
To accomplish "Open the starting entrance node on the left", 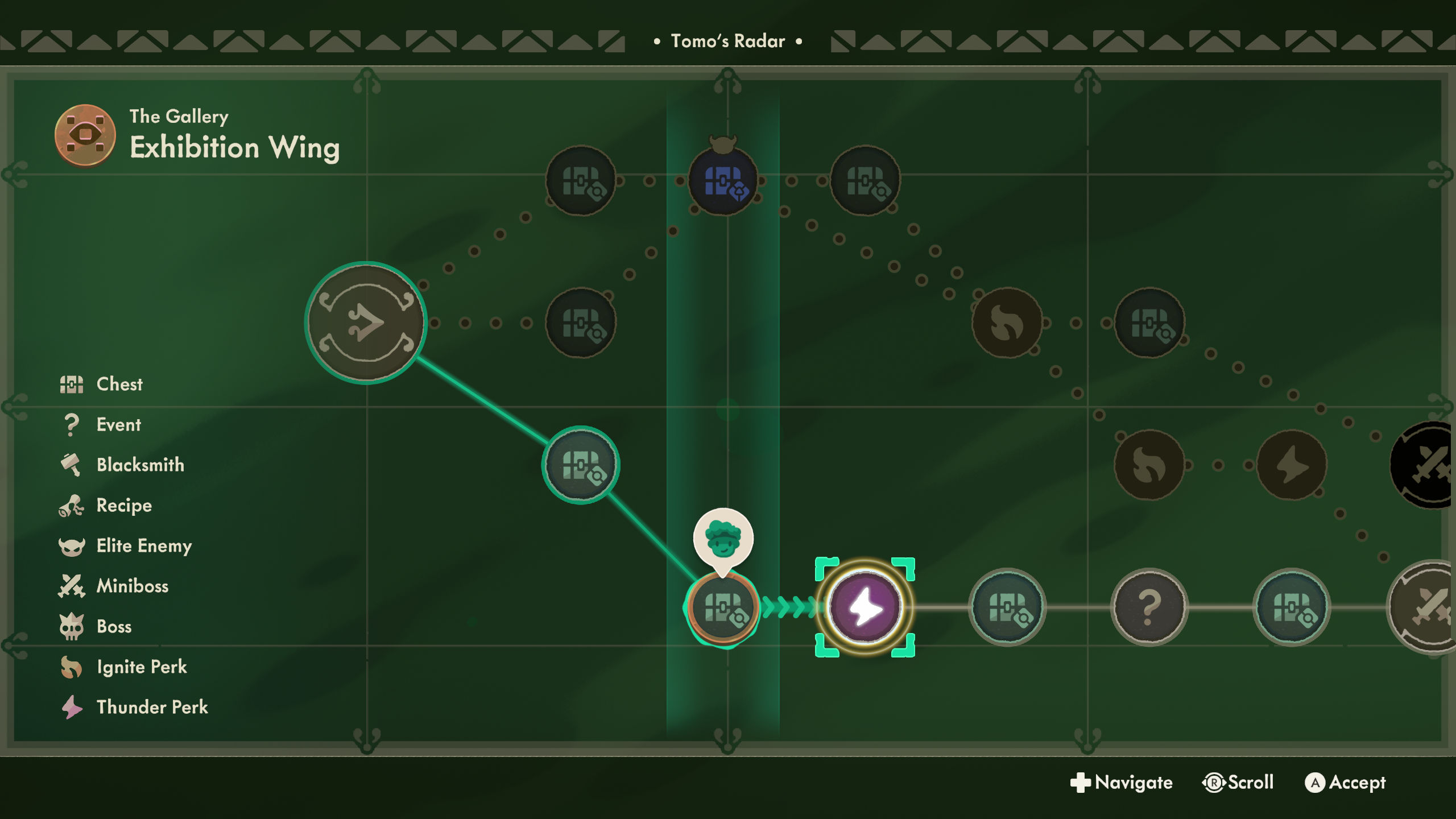I will 368,322.
